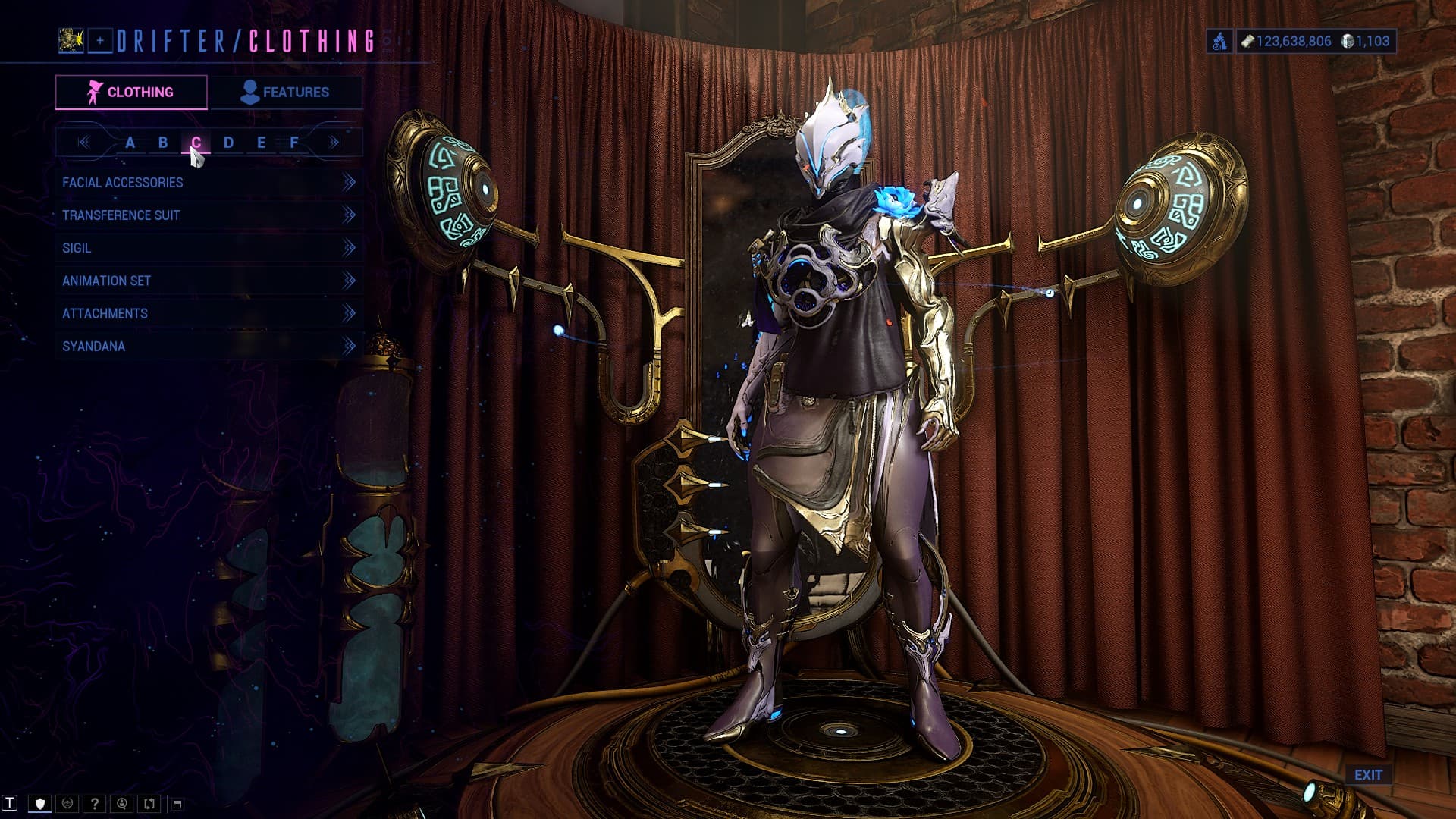The height and width of the screenshot is (819, 1456).
Task: Click the plus button beside player avatar
Action: pyautogui.click(x=100, y=41)
